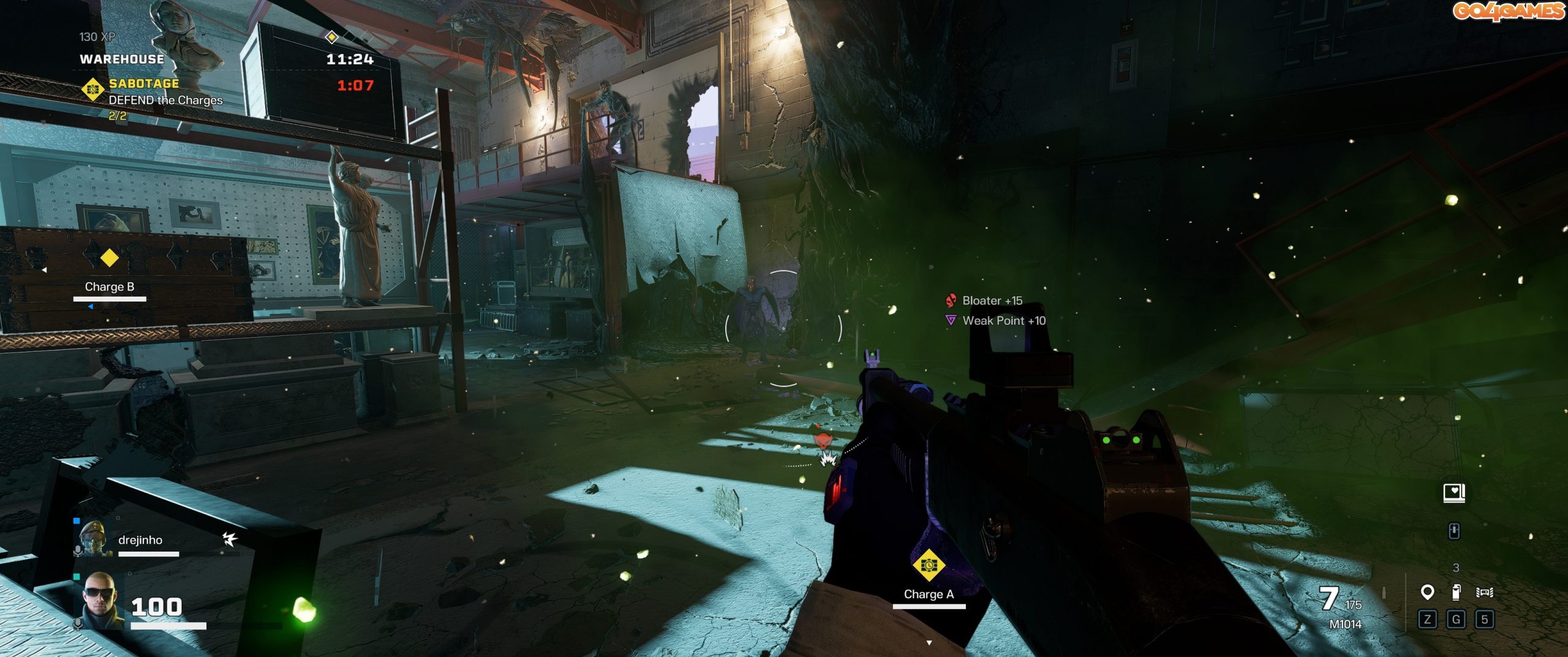
Task: Click the Charge B objective marker
Action: coord(110,258)
